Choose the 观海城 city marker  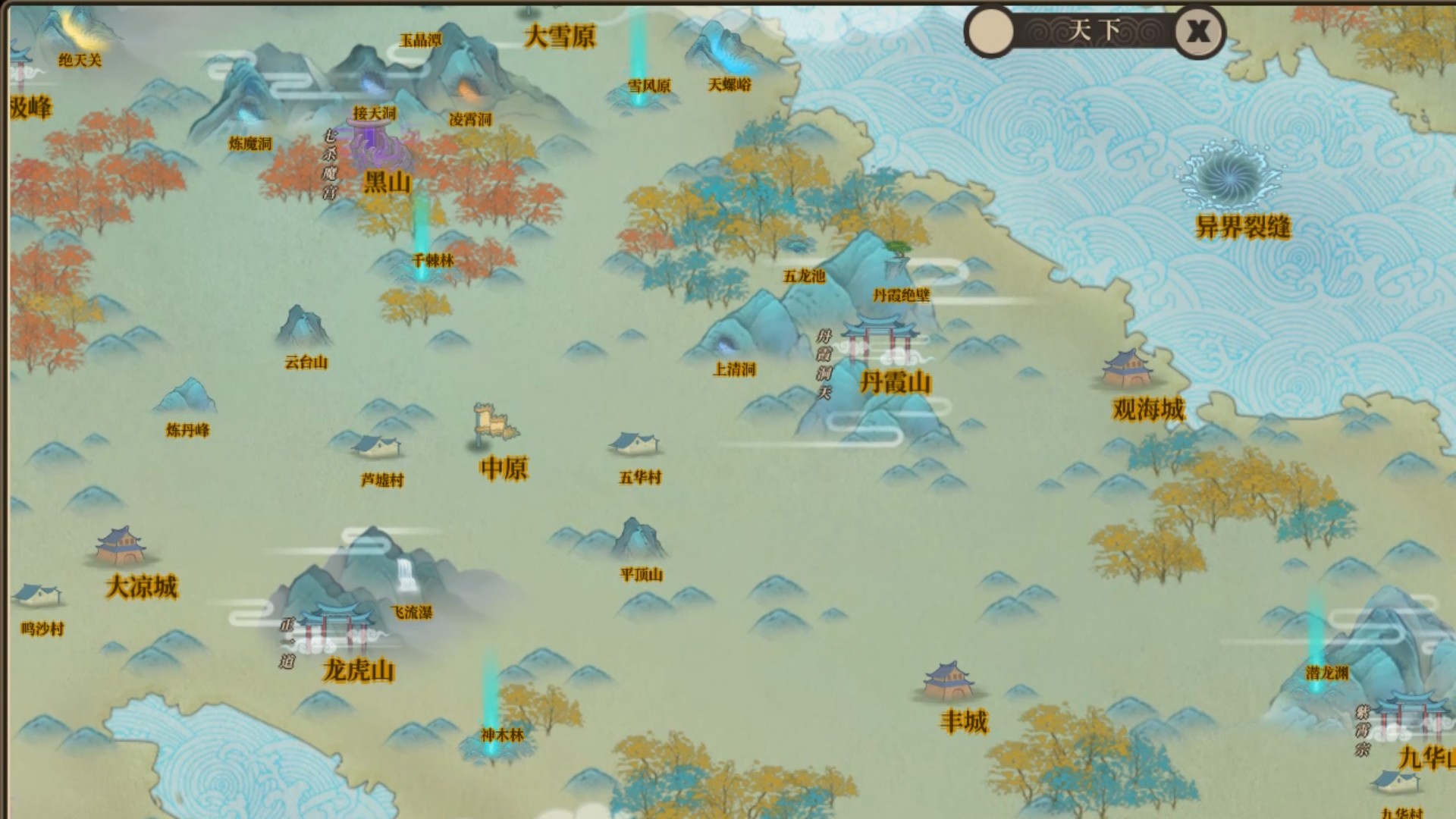1127,369
